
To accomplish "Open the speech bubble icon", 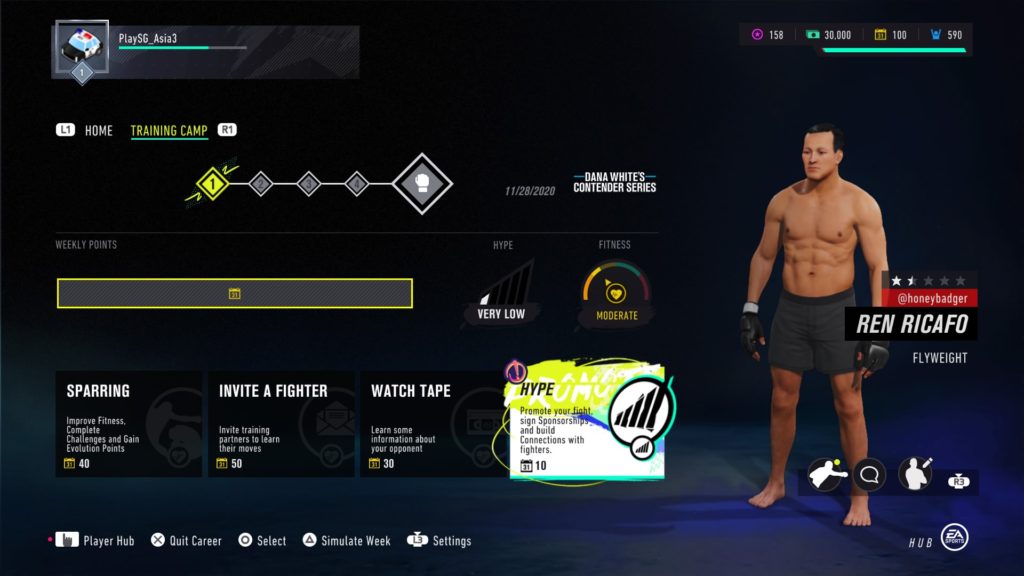I will click(x=870, y=474).
